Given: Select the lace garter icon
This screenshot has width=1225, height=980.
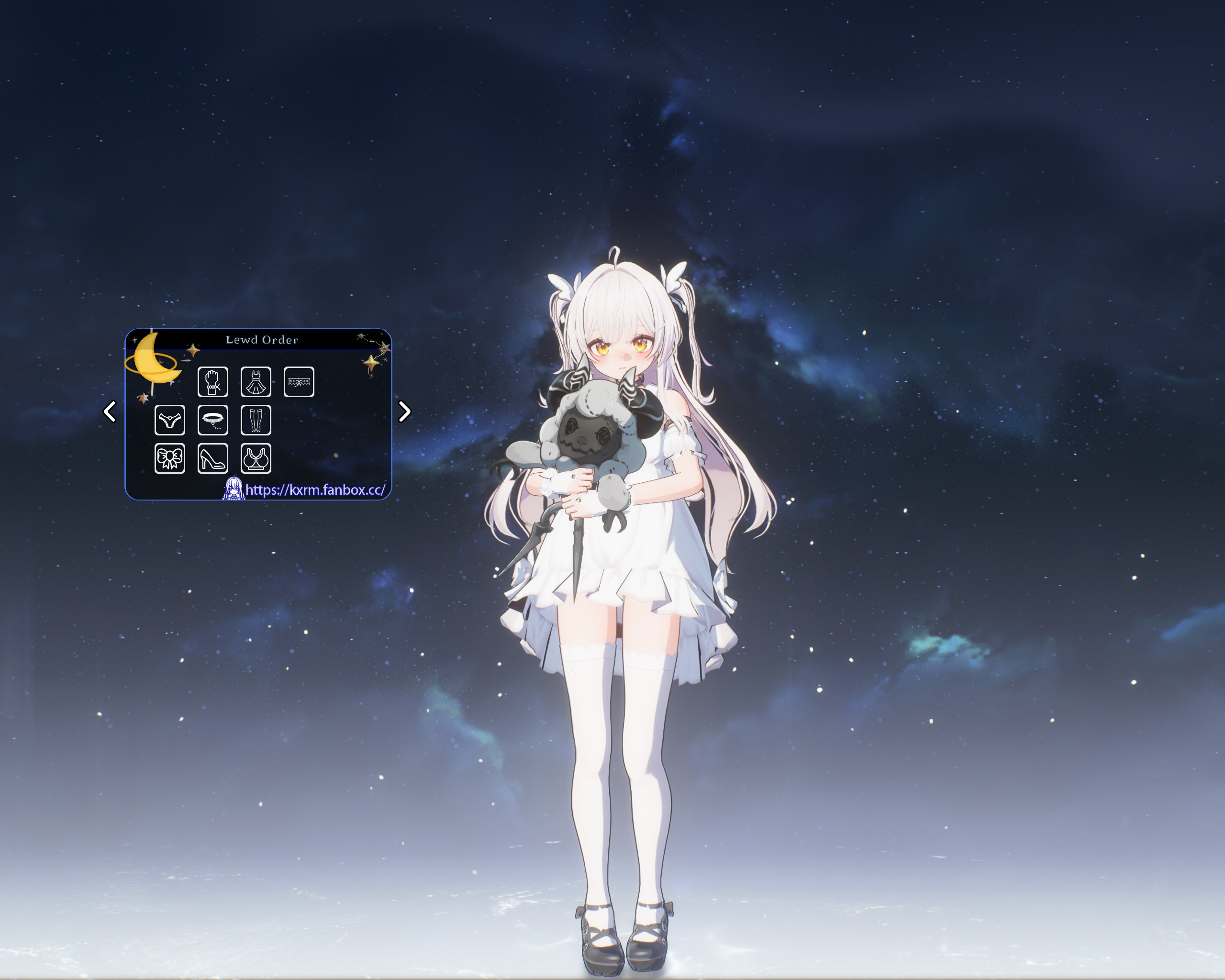Looking at the screenshot, I should coord(300,382).
